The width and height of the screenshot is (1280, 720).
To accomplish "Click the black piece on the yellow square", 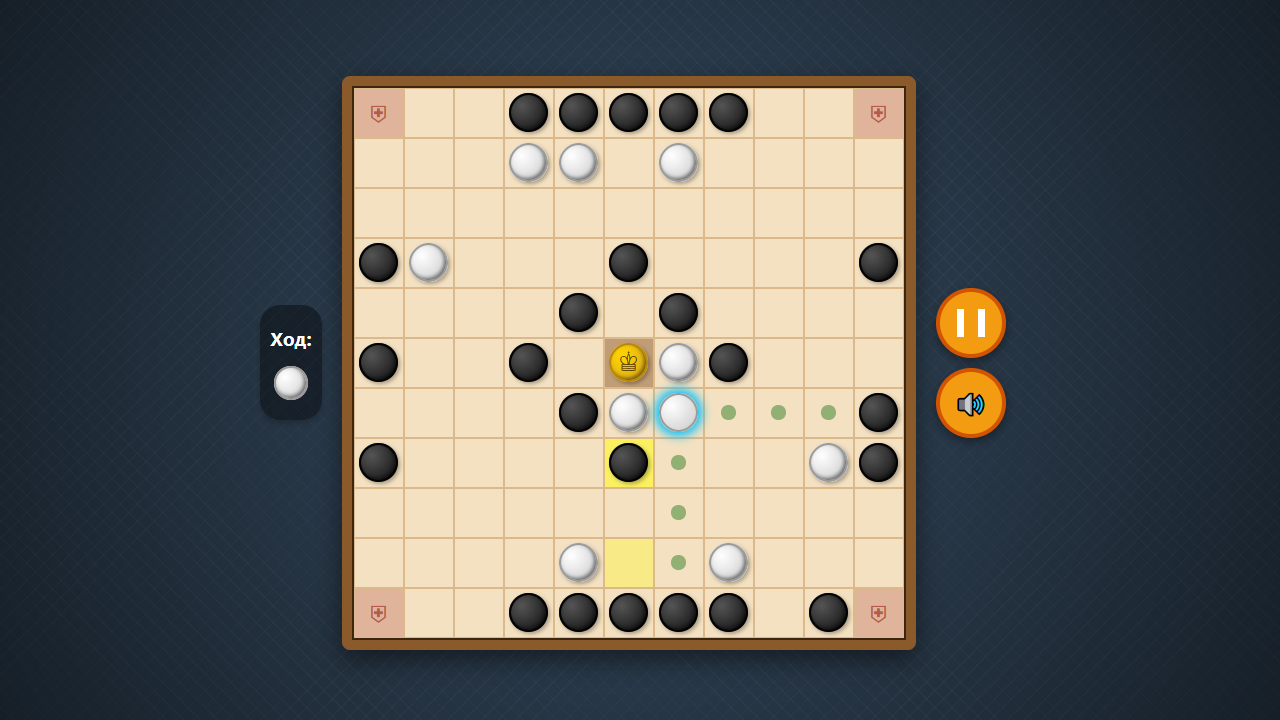I will pos(628,462).
